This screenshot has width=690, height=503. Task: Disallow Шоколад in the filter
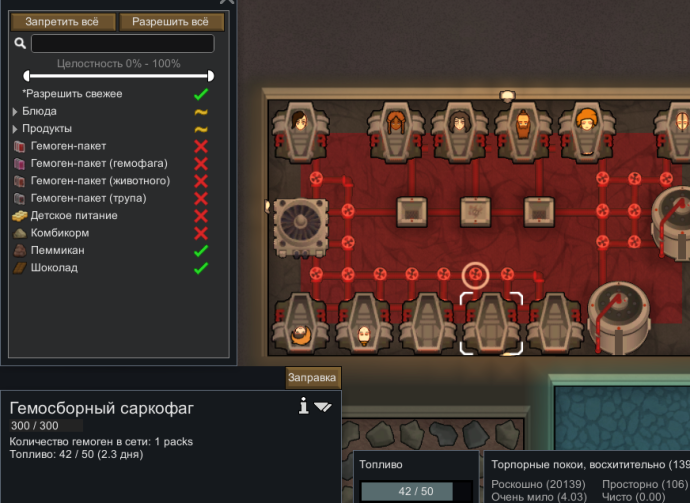tap(201, 268)
